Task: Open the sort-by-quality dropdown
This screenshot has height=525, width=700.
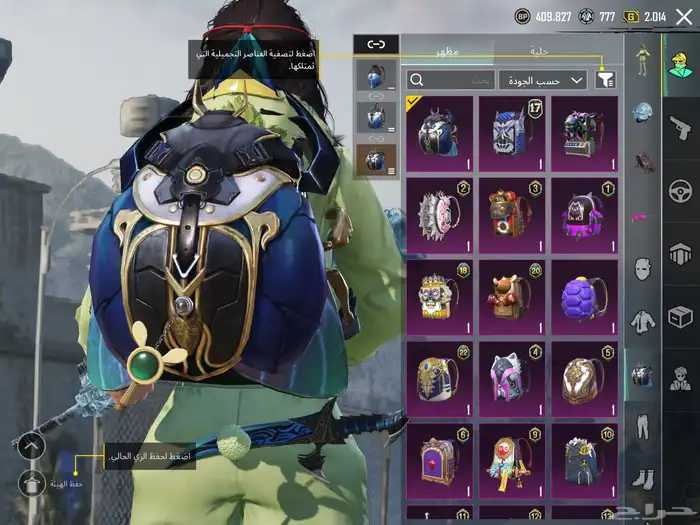Action: [543, 80]
